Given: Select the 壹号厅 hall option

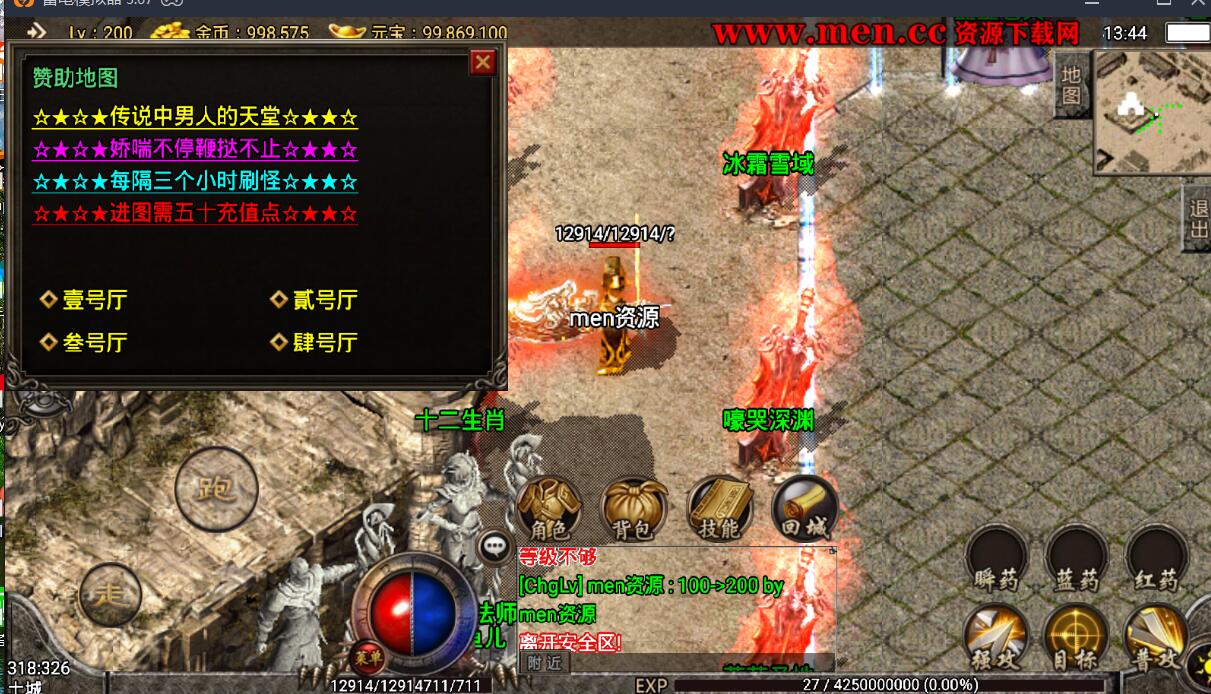Looking at the screenshot, I should [x=94, y=300].
